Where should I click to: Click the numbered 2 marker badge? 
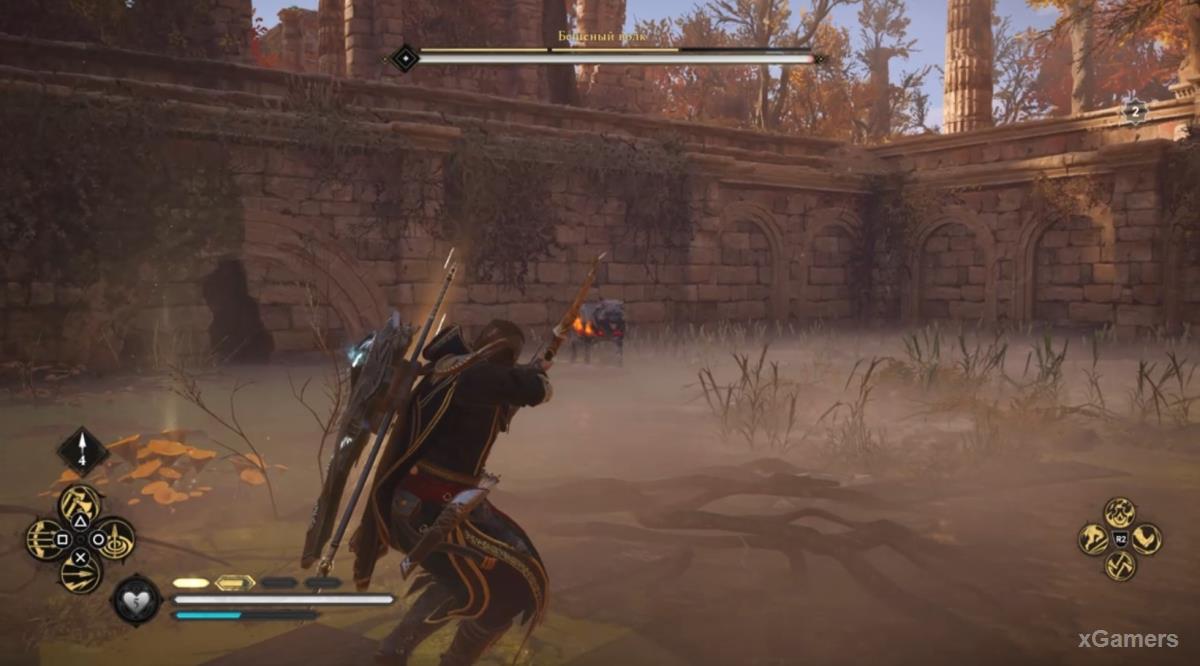coord(1133,112)
